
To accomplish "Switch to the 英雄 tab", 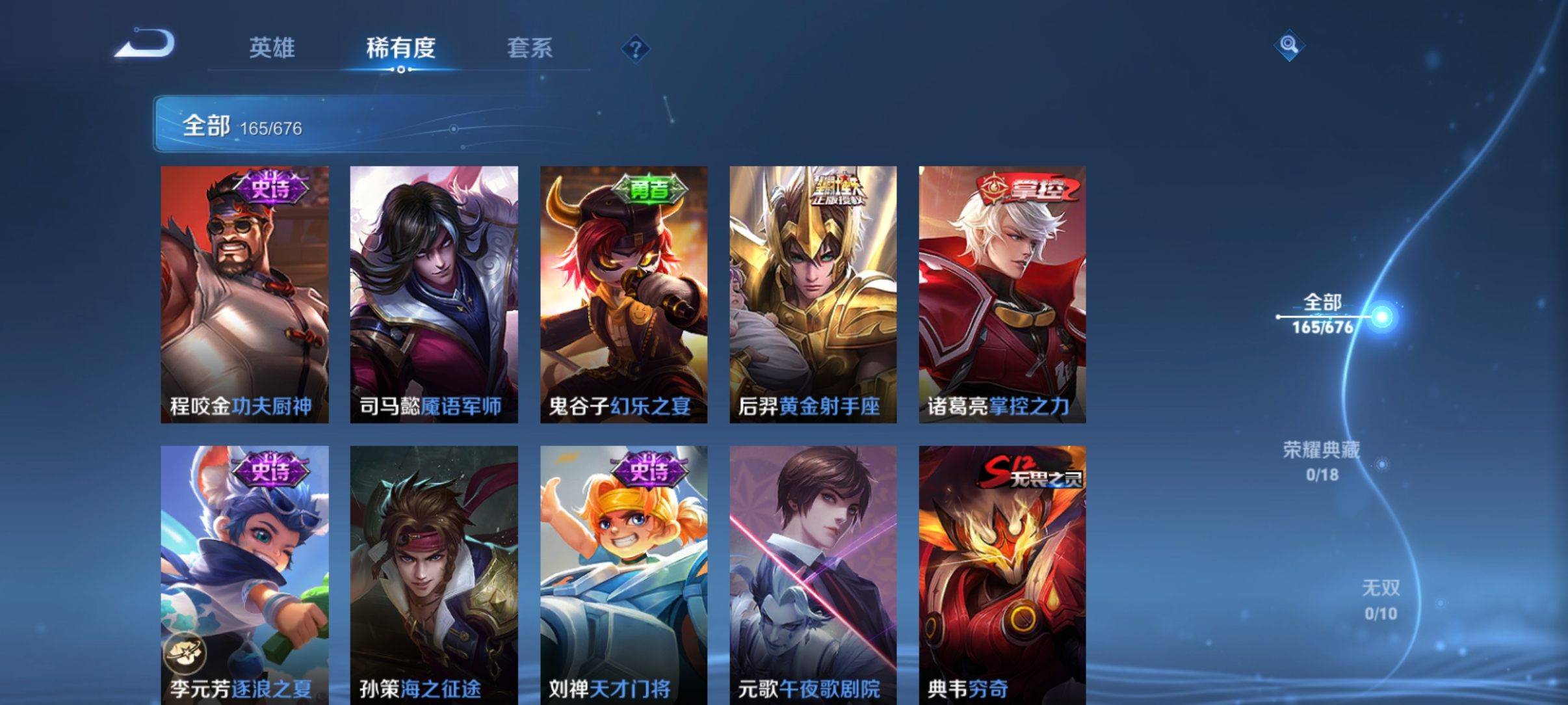I will pyautogui.click(x=272, y=48).
